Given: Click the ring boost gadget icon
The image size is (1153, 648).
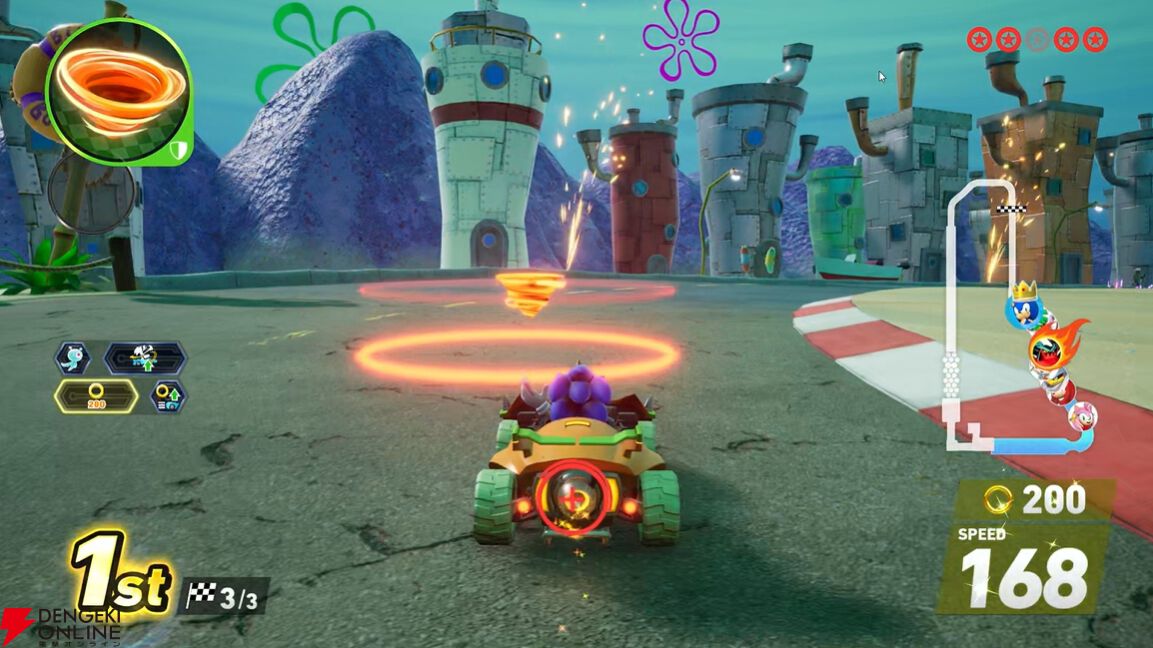Looking at the screenshot, I should coord(168,397).
